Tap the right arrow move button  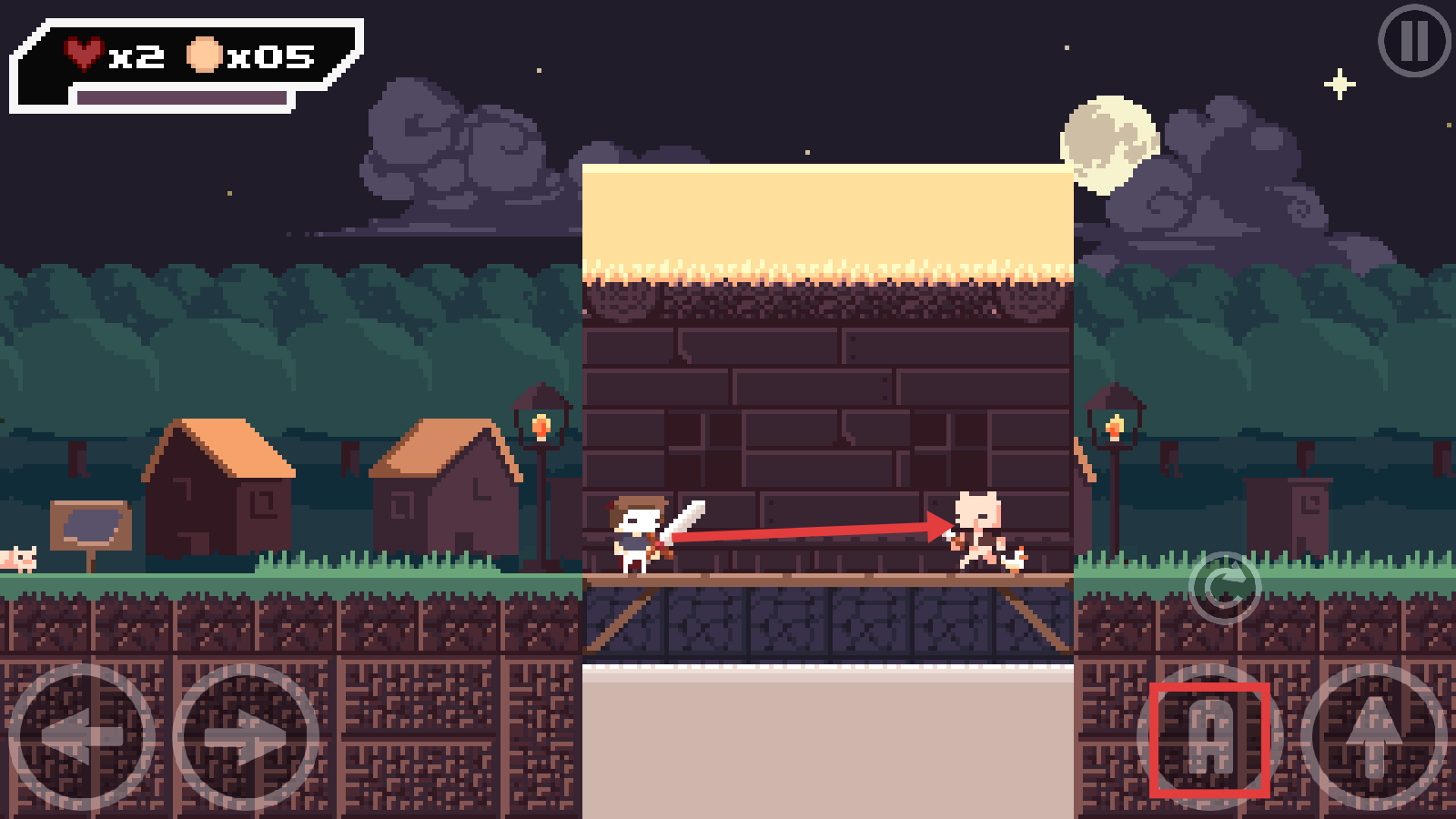coord(246,736)
